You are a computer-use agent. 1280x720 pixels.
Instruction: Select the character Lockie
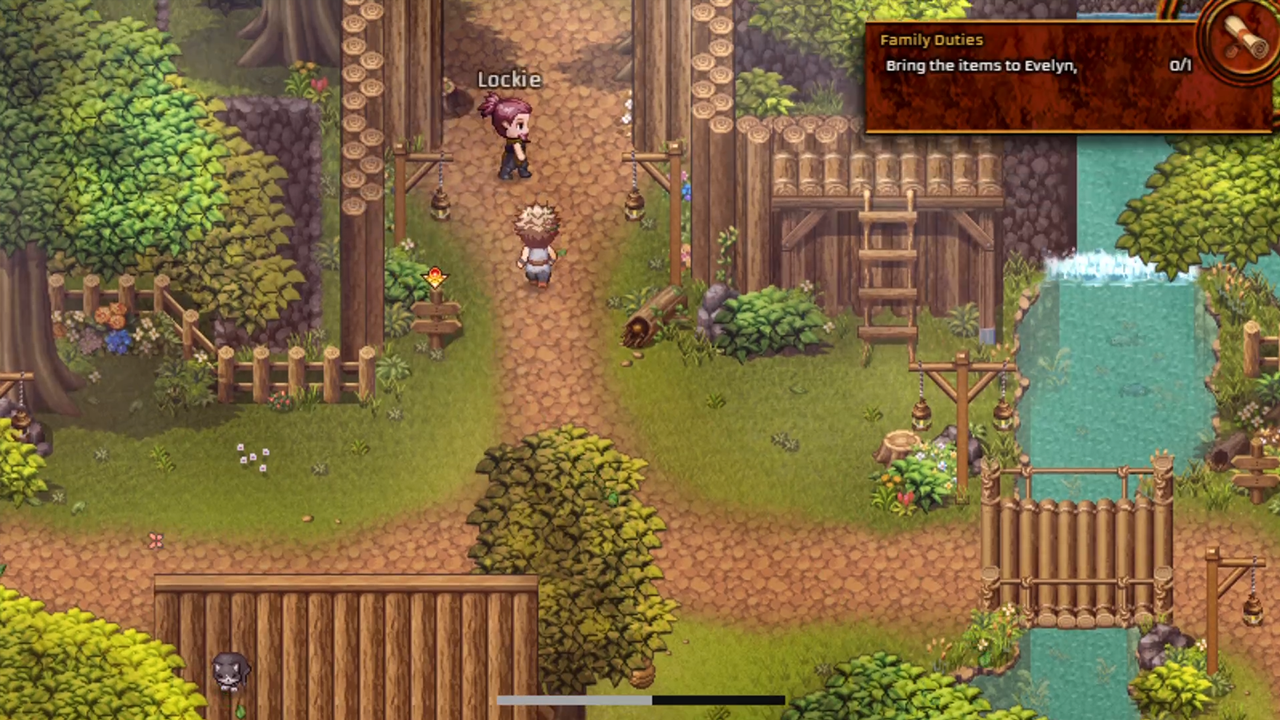click(510, 140)
